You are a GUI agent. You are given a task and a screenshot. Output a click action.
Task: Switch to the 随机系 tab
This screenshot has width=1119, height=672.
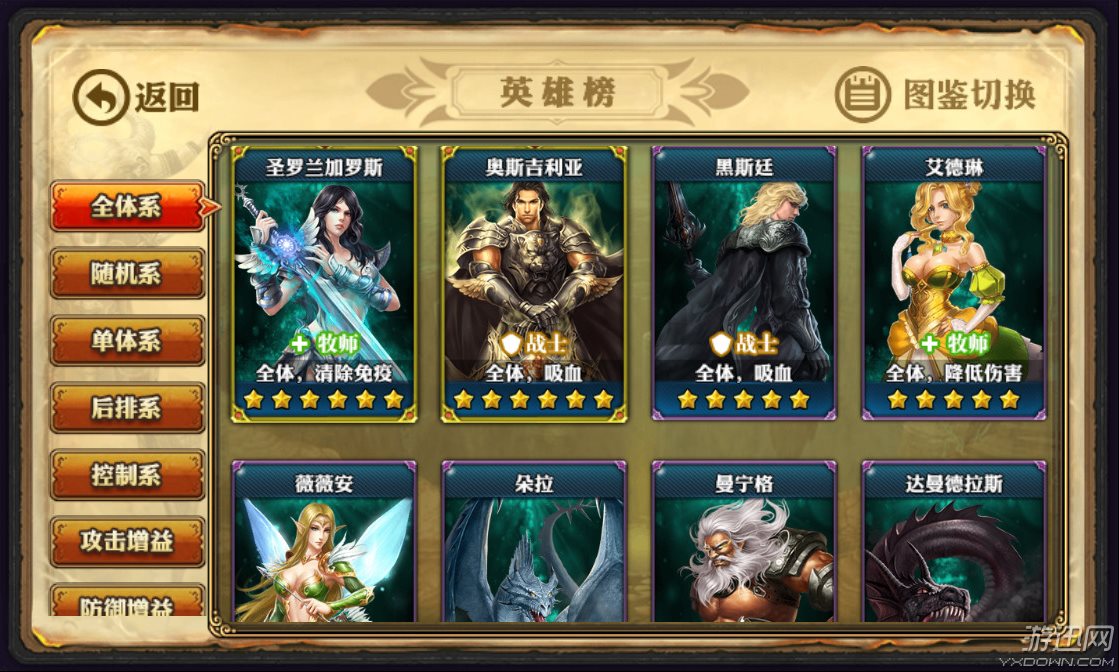(127, 274)
